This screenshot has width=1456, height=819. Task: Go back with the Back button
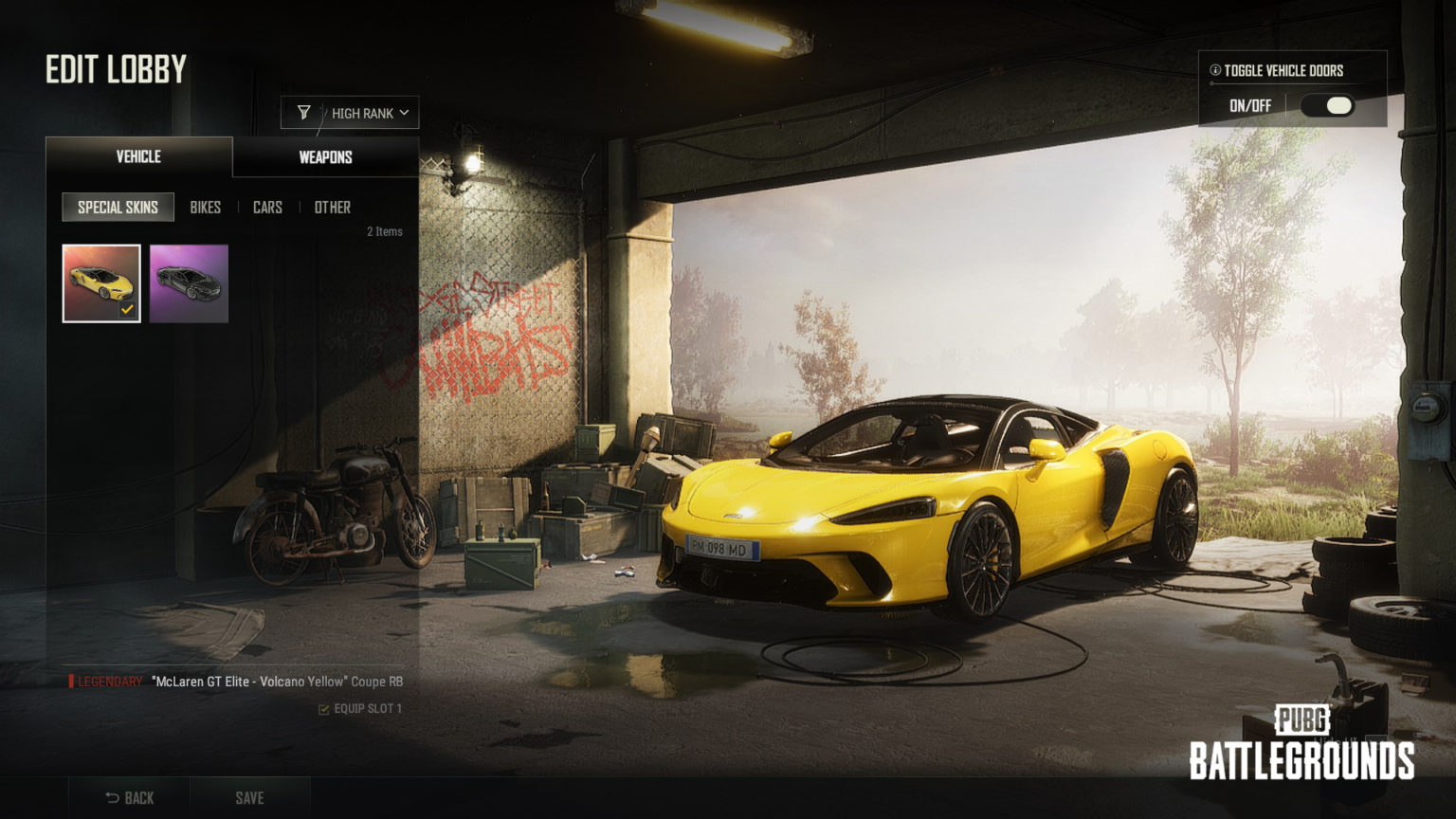(130, 797)
